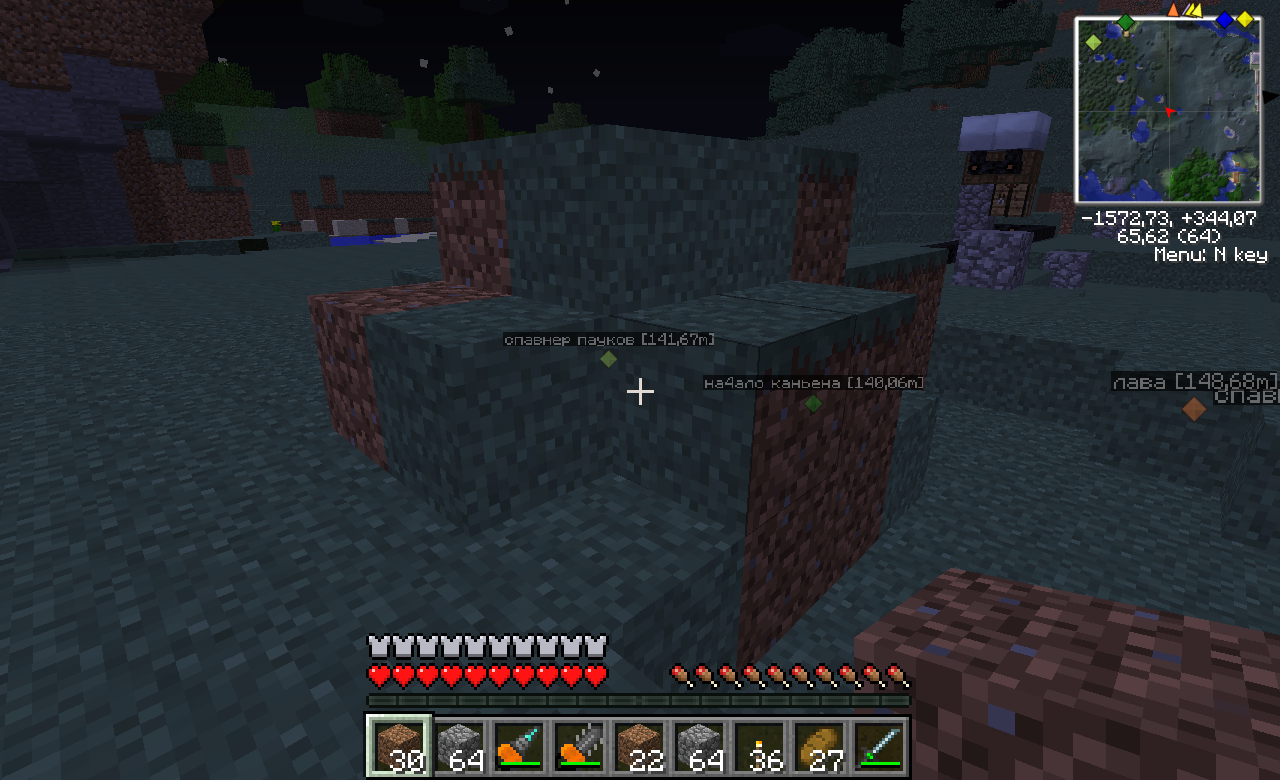The width and height of the screenshot is (1280, 780).
Task: Choose the gray-tipped drill tool slot
Action: [579, 745]
